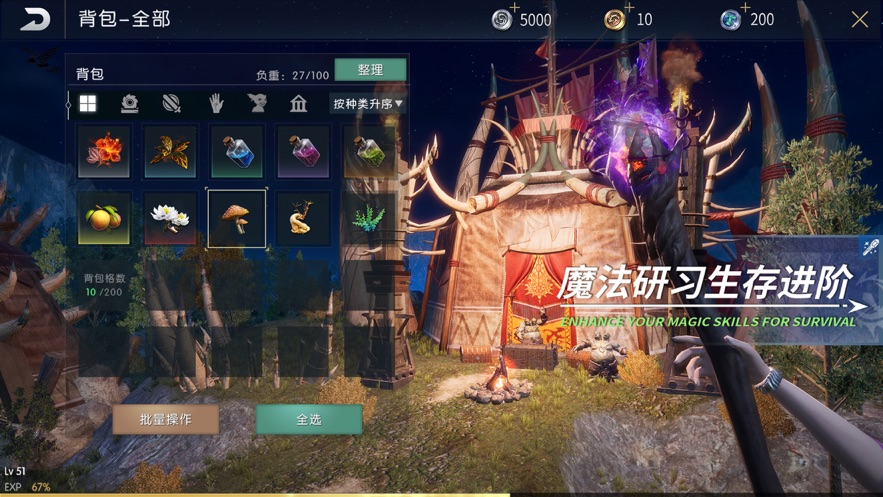The image size is (883, 497).
Task: Open the 按种类升序 sorting dropdown
Action: click(367, 103)
